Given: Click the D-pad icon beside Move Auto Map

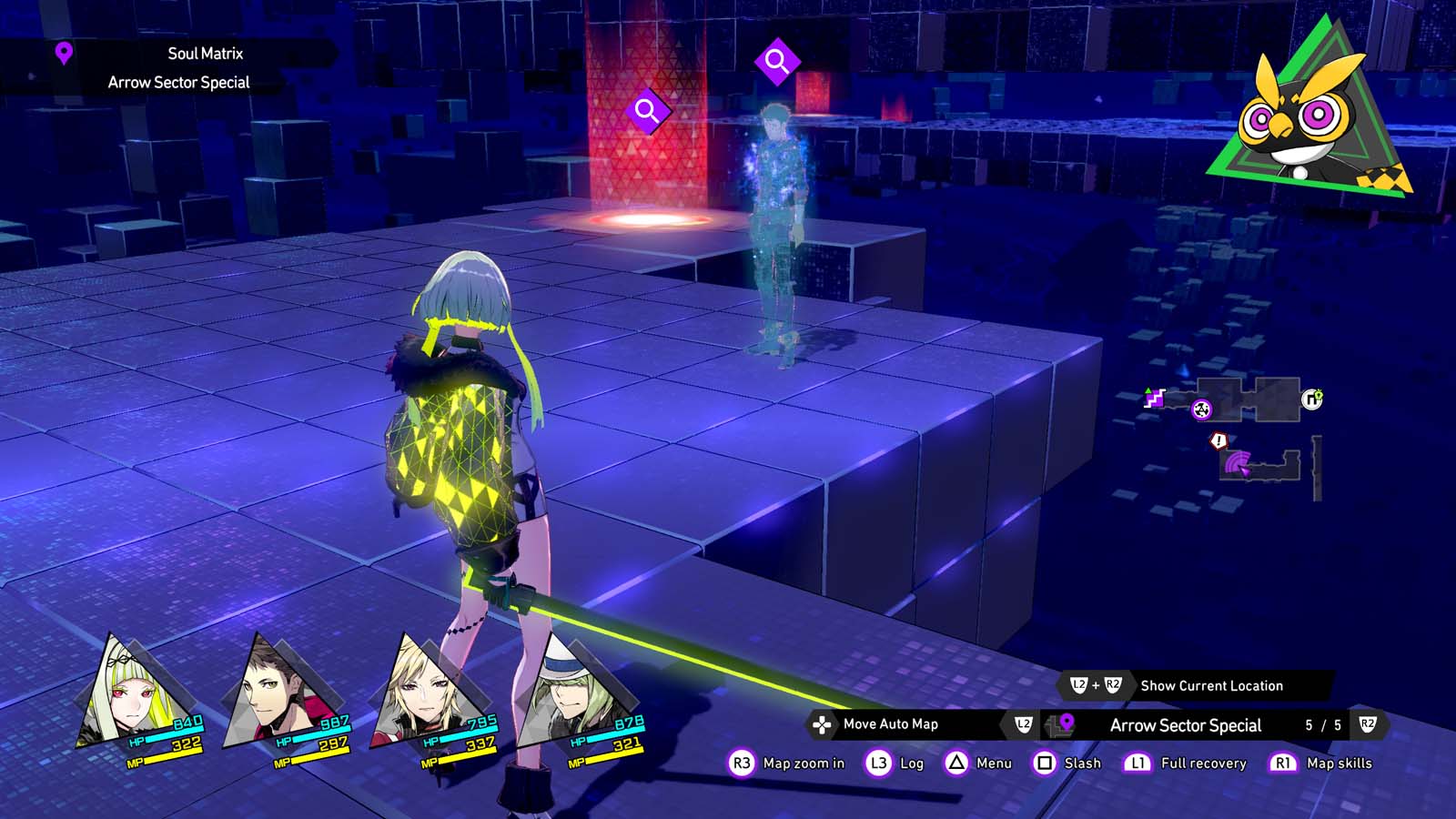Looking at the screenshot, I should point(824,725).
